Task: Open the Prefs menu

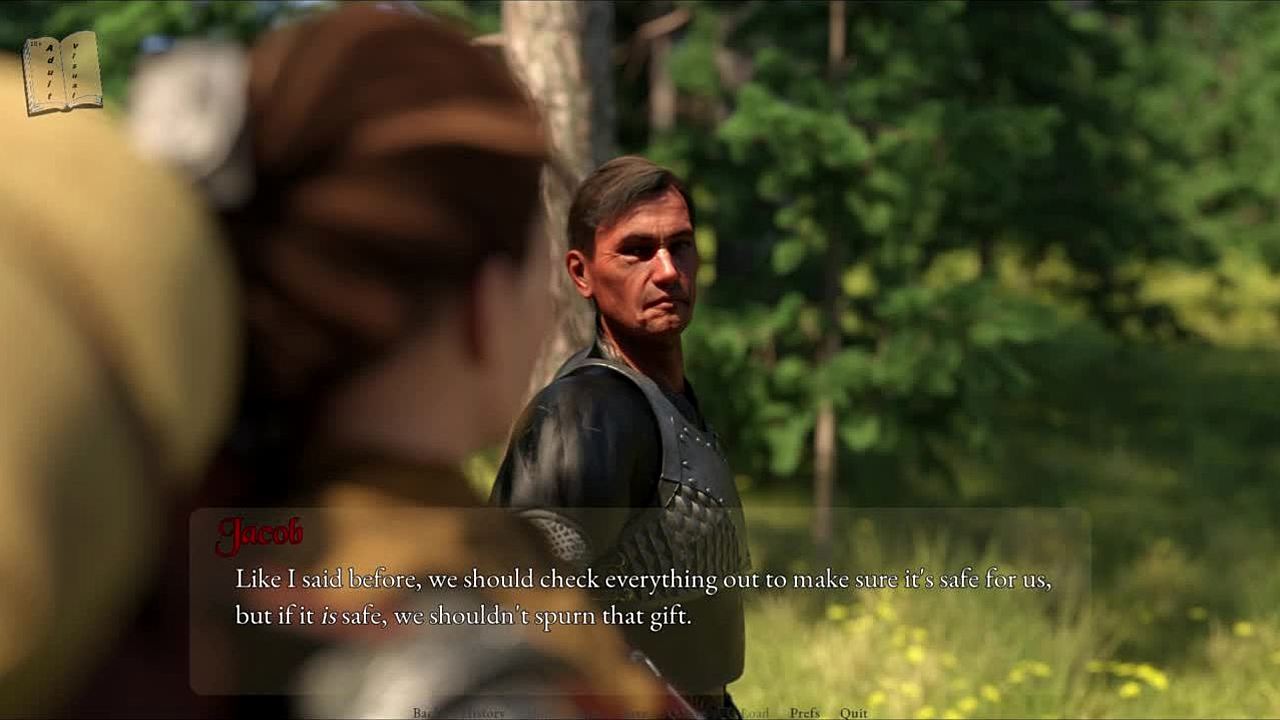Action: click(x=804, y=713)
